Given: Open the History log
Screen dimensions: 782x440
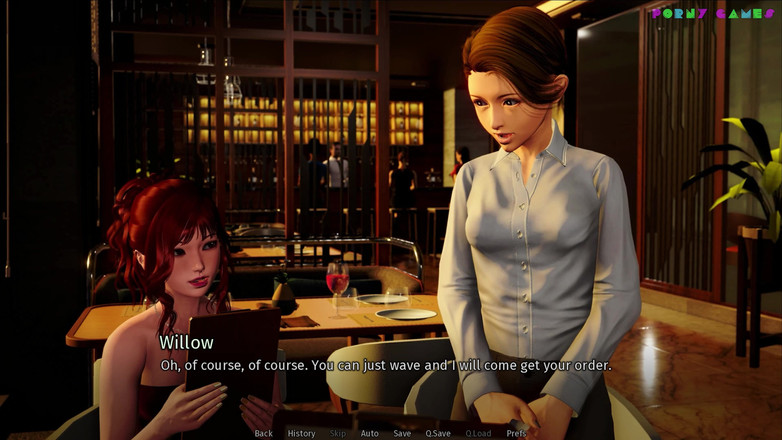Looking at the screenshot, I should tap(301, 433).
